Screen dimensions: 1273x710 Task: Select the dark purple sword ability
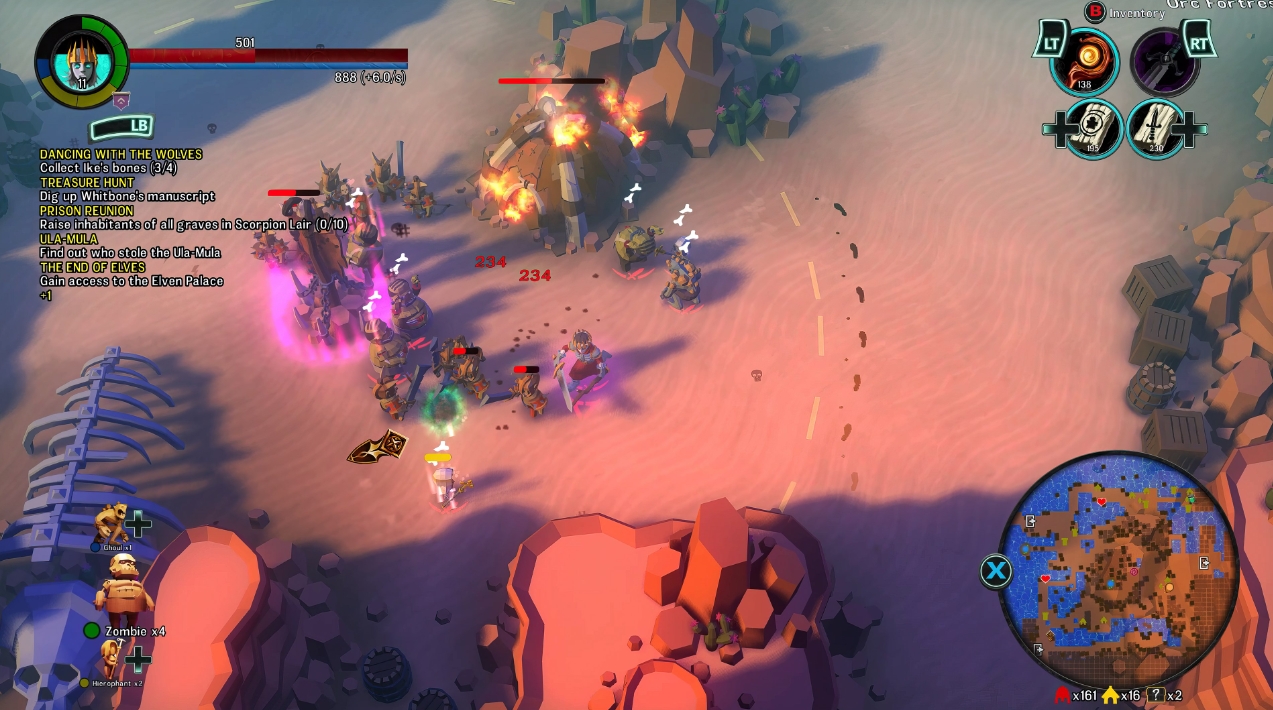[1164, 61]
